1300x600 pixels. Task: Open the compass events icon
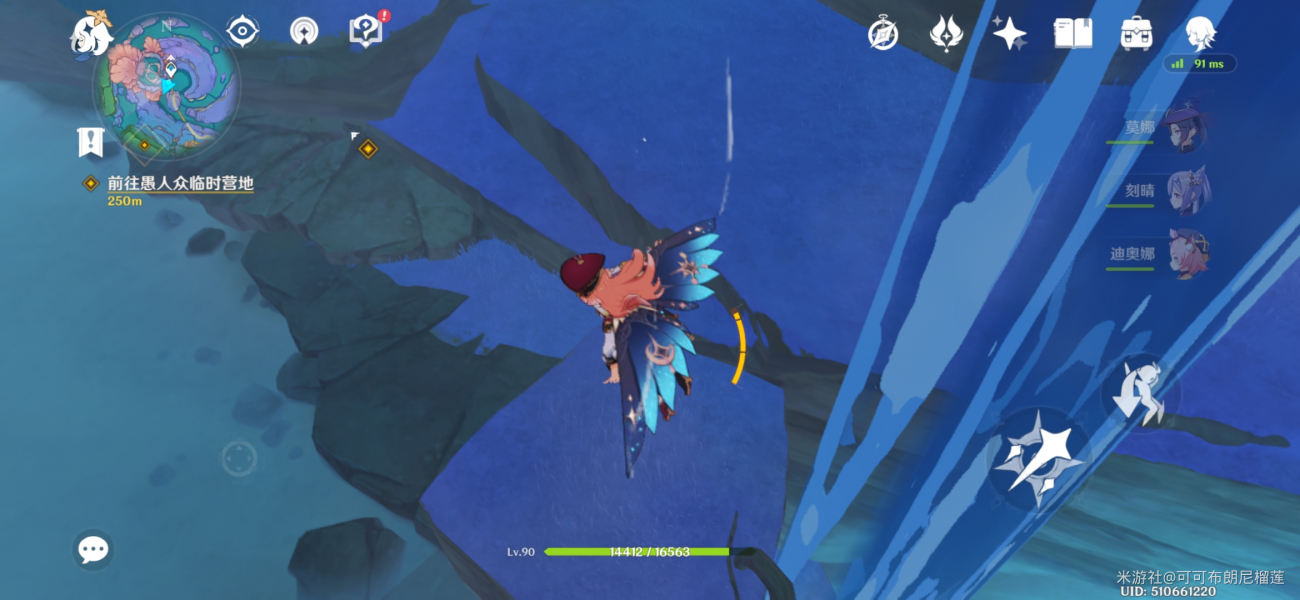tap(883, 34)
